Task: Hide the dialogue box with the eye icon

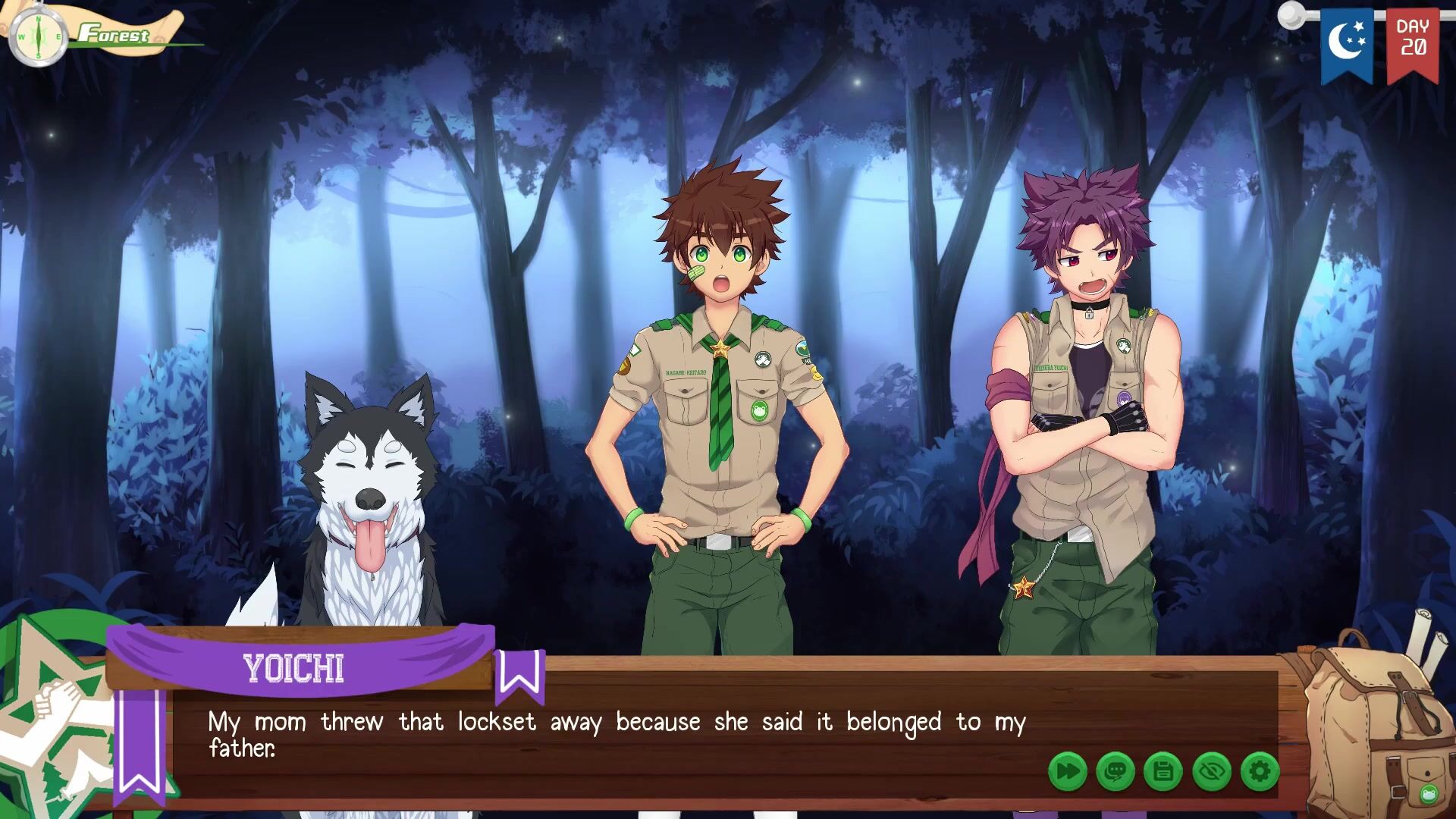Action: 1211,772
